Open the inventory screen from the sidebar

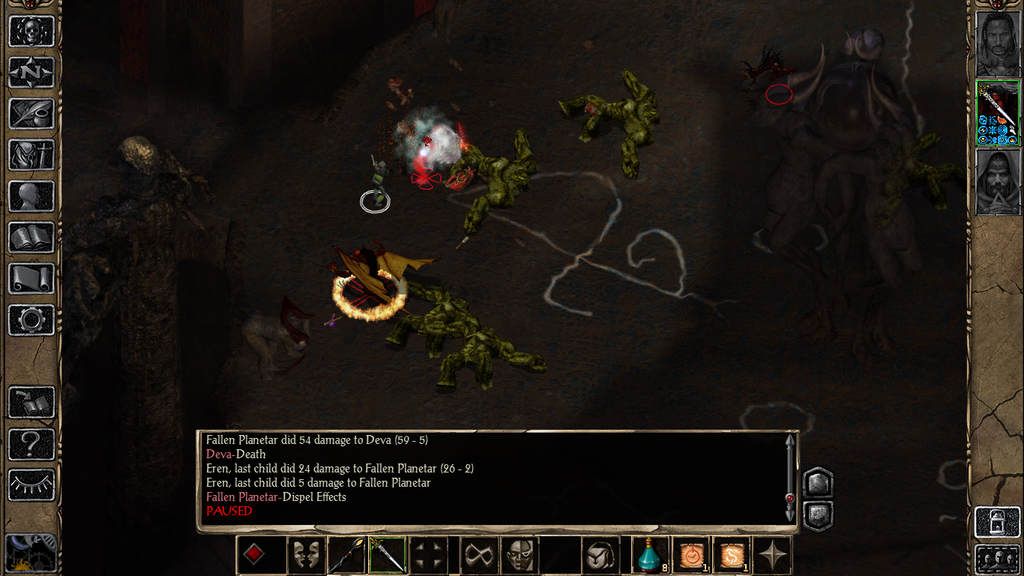pos(31,155)
